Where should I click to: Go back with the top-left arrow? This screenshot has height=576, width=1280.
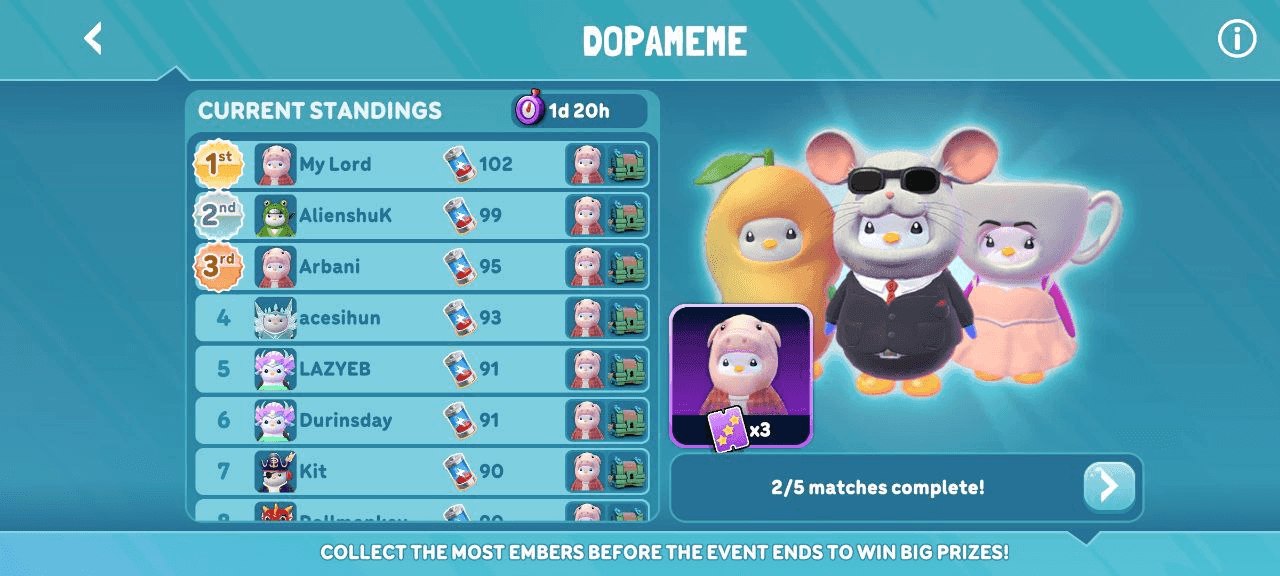[93, 39]
